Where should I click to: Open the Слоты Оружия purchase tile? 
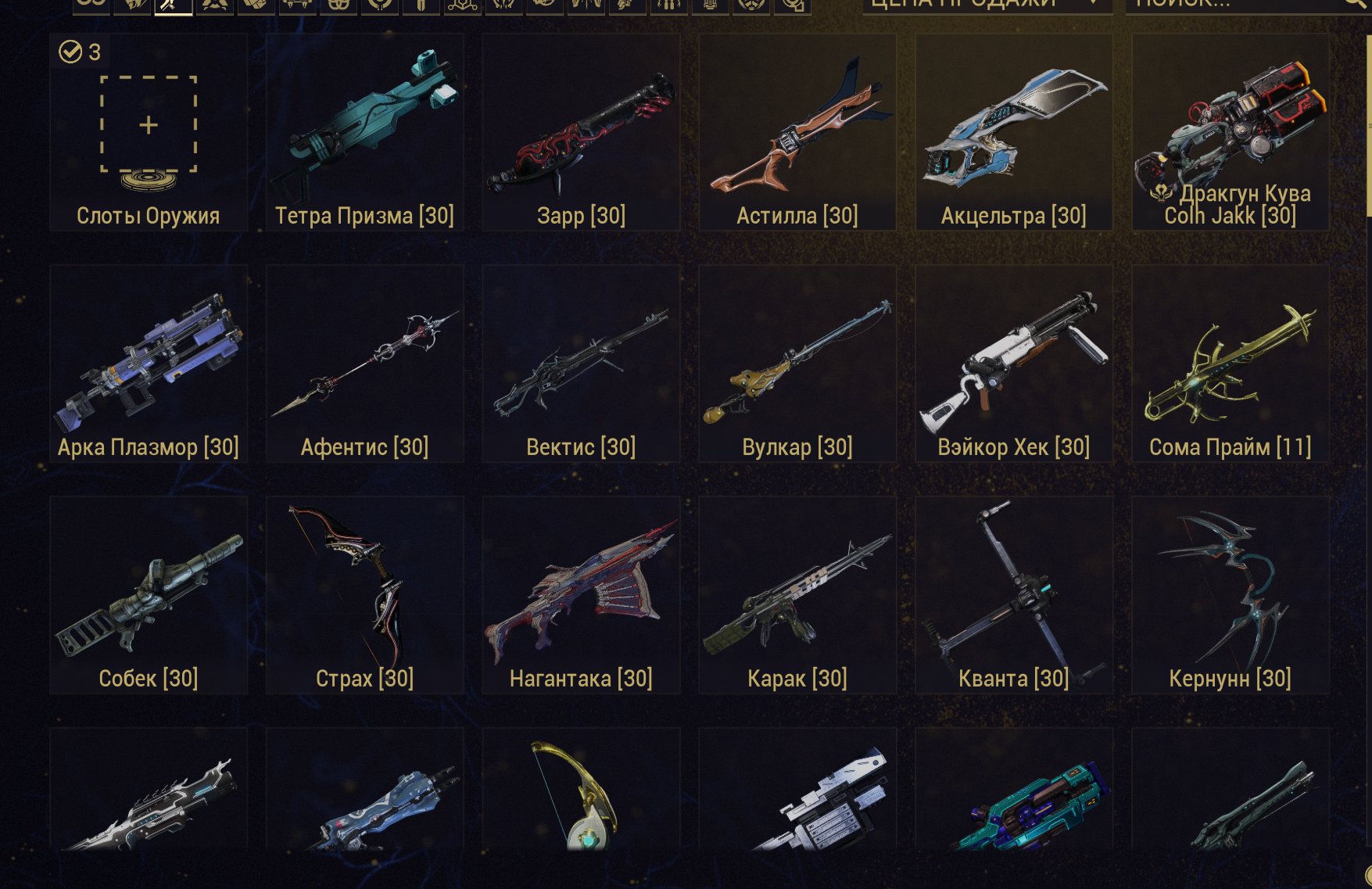[149, 131]
